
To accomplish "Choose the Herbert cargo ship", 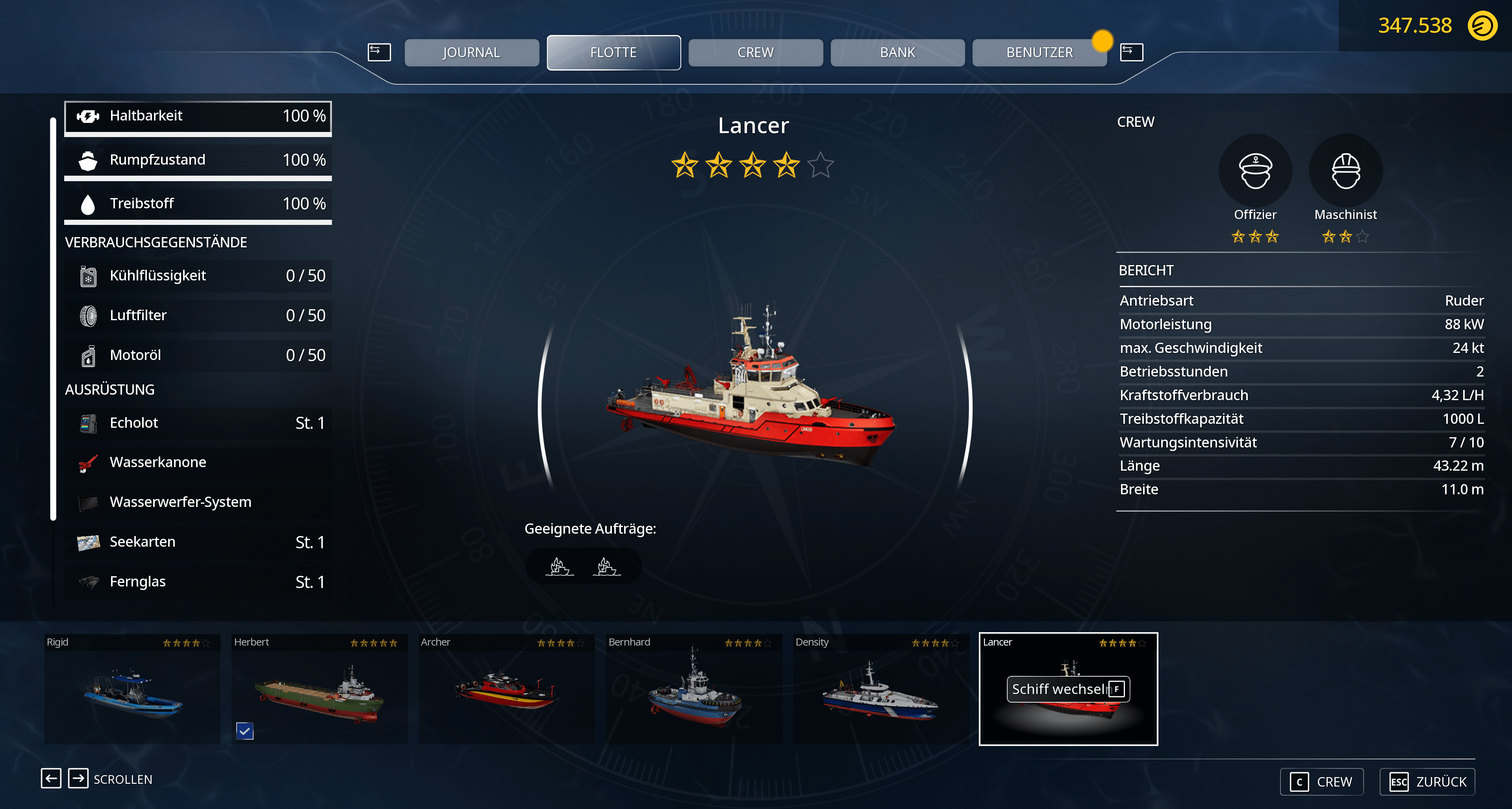I will pyautogui.click(x=319, y=689).
